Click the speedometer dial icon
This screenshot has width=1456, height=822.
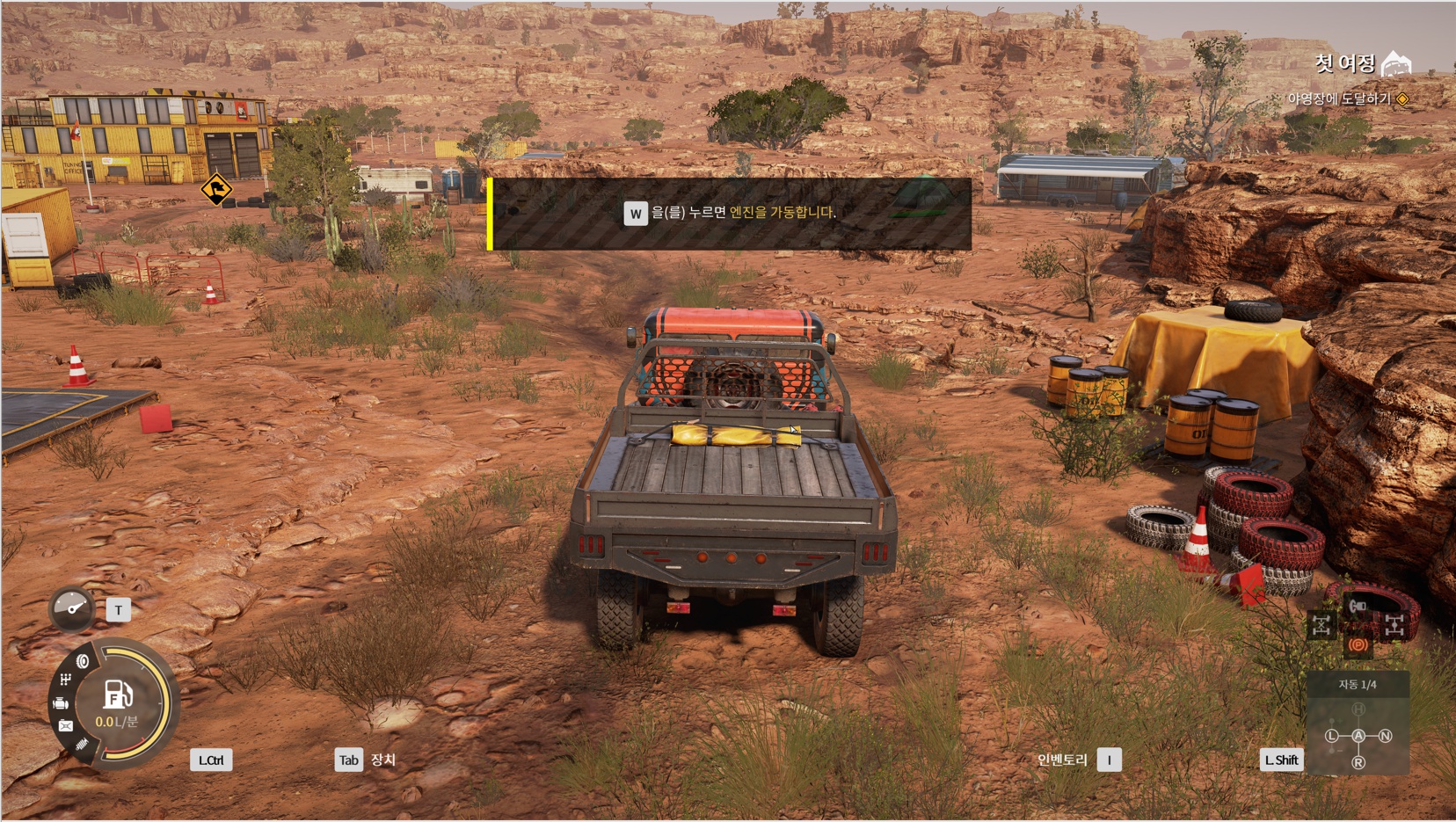point(71,607)
